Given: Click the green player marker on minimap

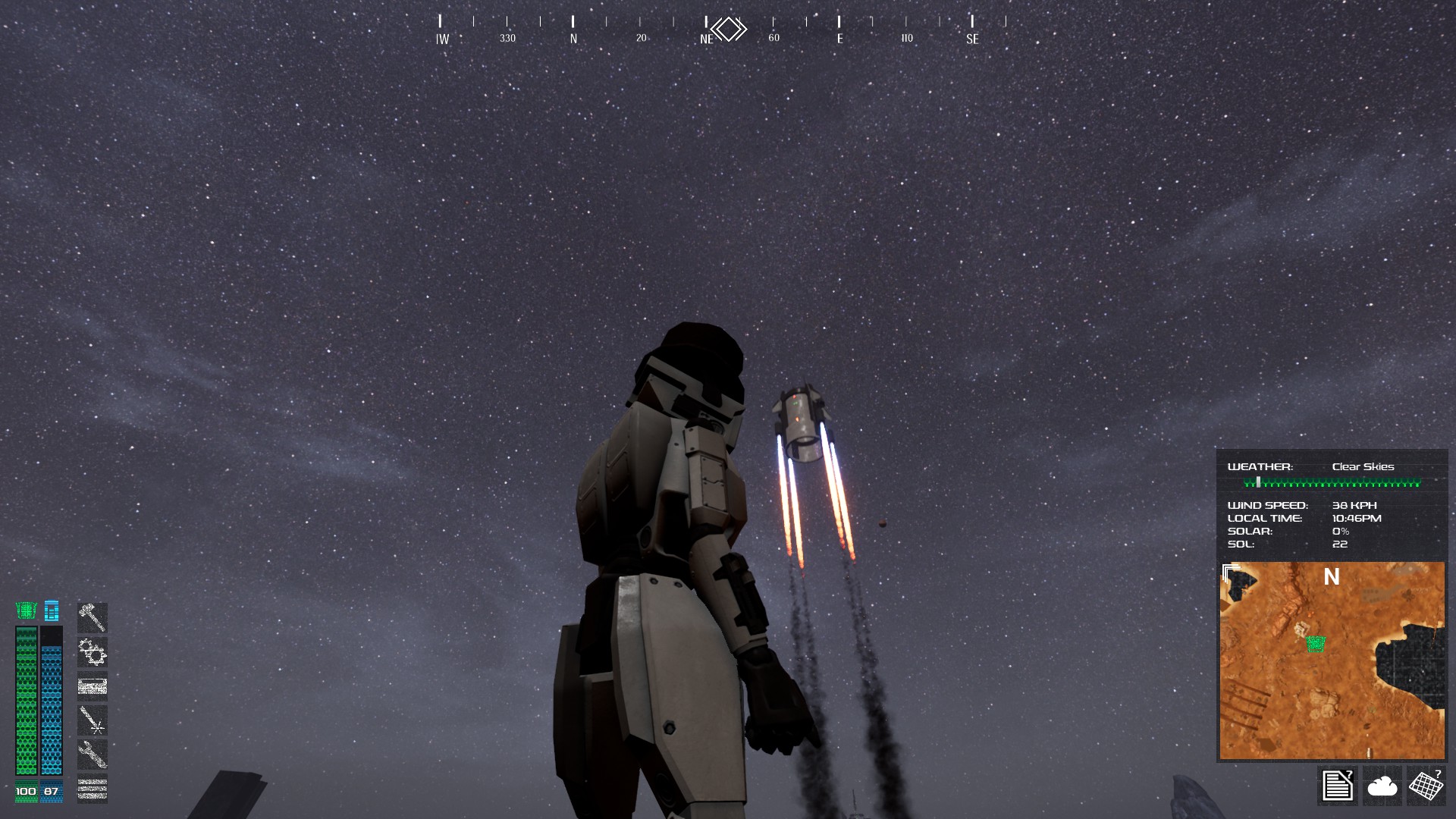Looking at the screenshot, I should coord(1316,644).
